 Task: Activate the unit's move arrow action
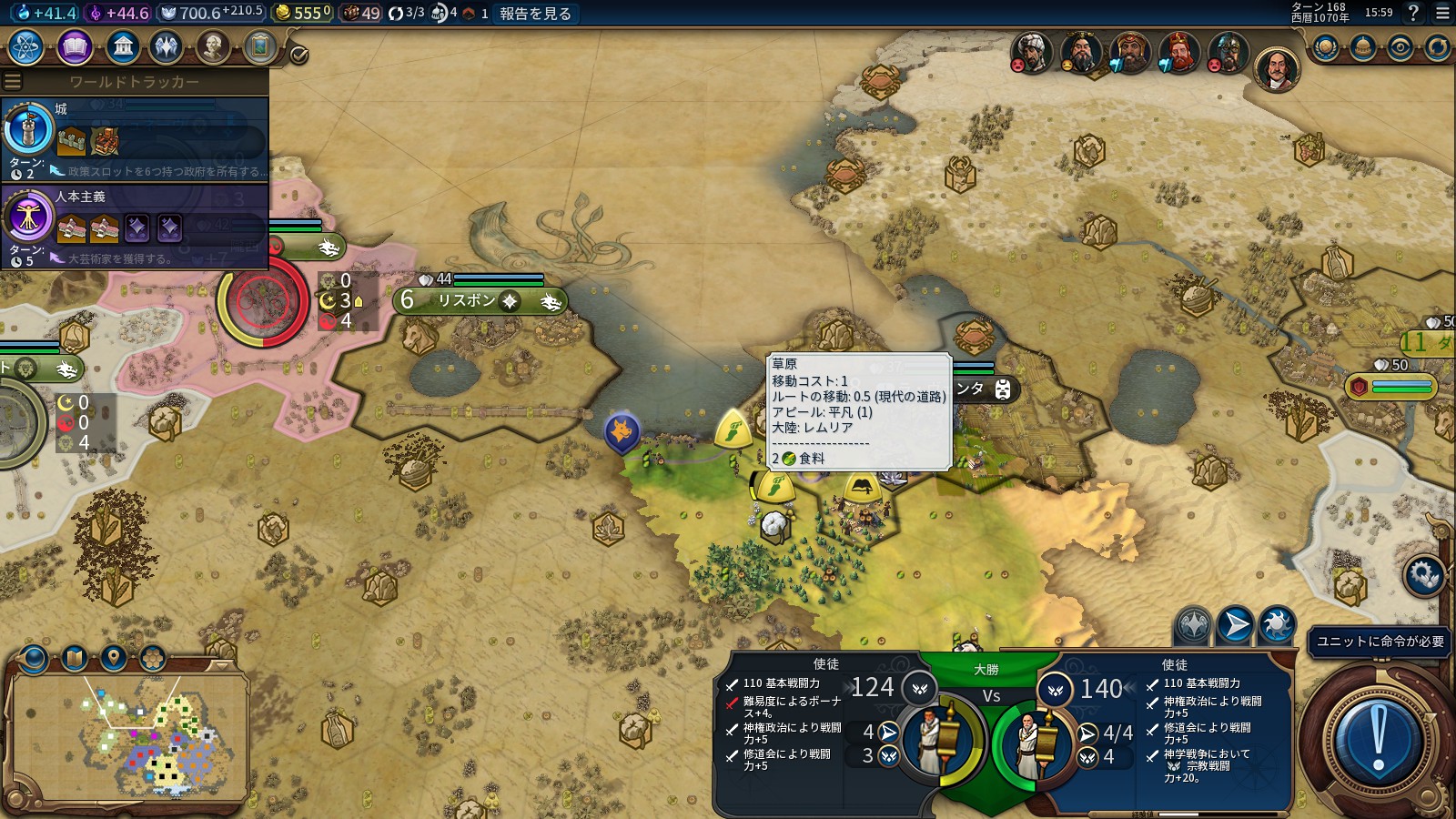click(x=1235, y=624)
